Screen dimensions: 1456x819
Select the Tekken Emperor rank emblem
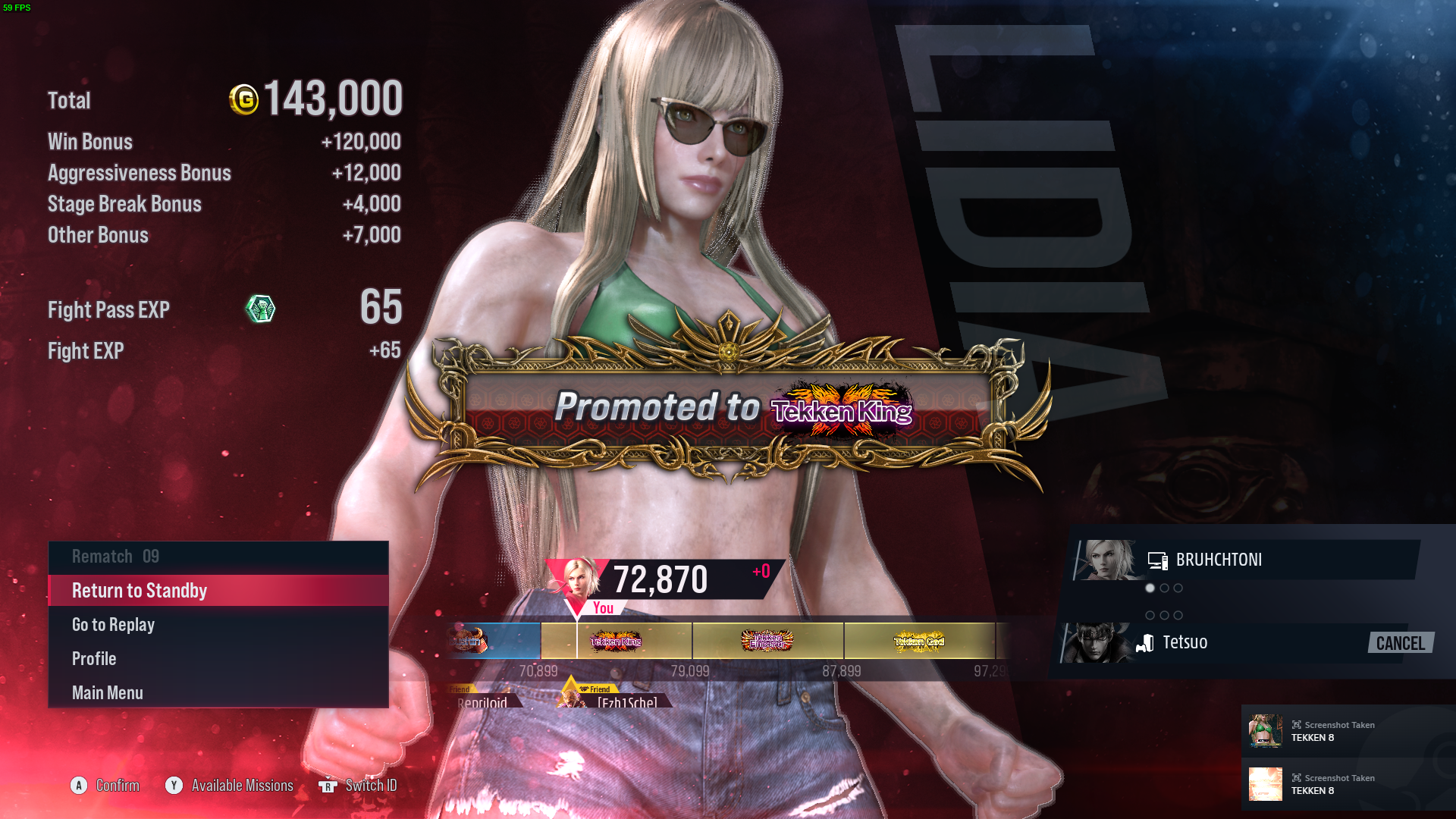[767, 641]
